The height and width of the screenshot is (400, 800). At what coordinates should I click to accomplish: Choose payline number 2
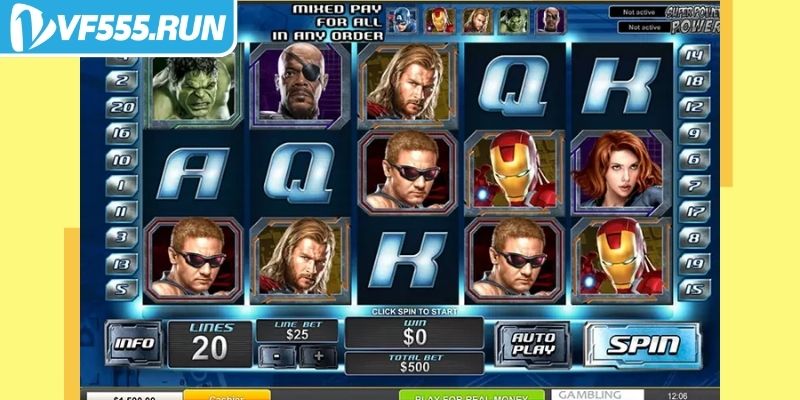(122, 81)
